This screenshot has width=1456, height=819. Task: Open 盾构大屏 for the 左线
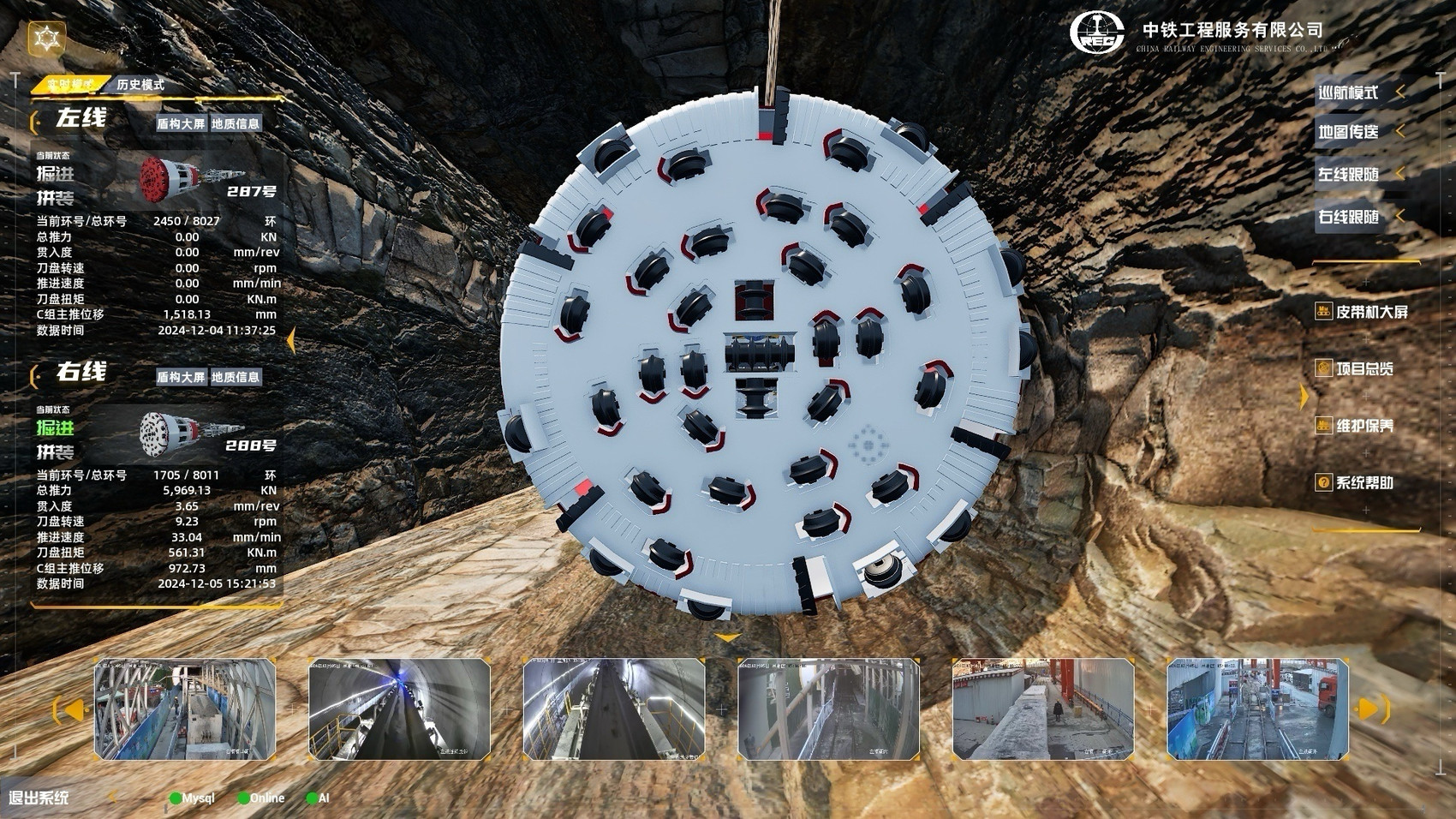coord(181,123)
